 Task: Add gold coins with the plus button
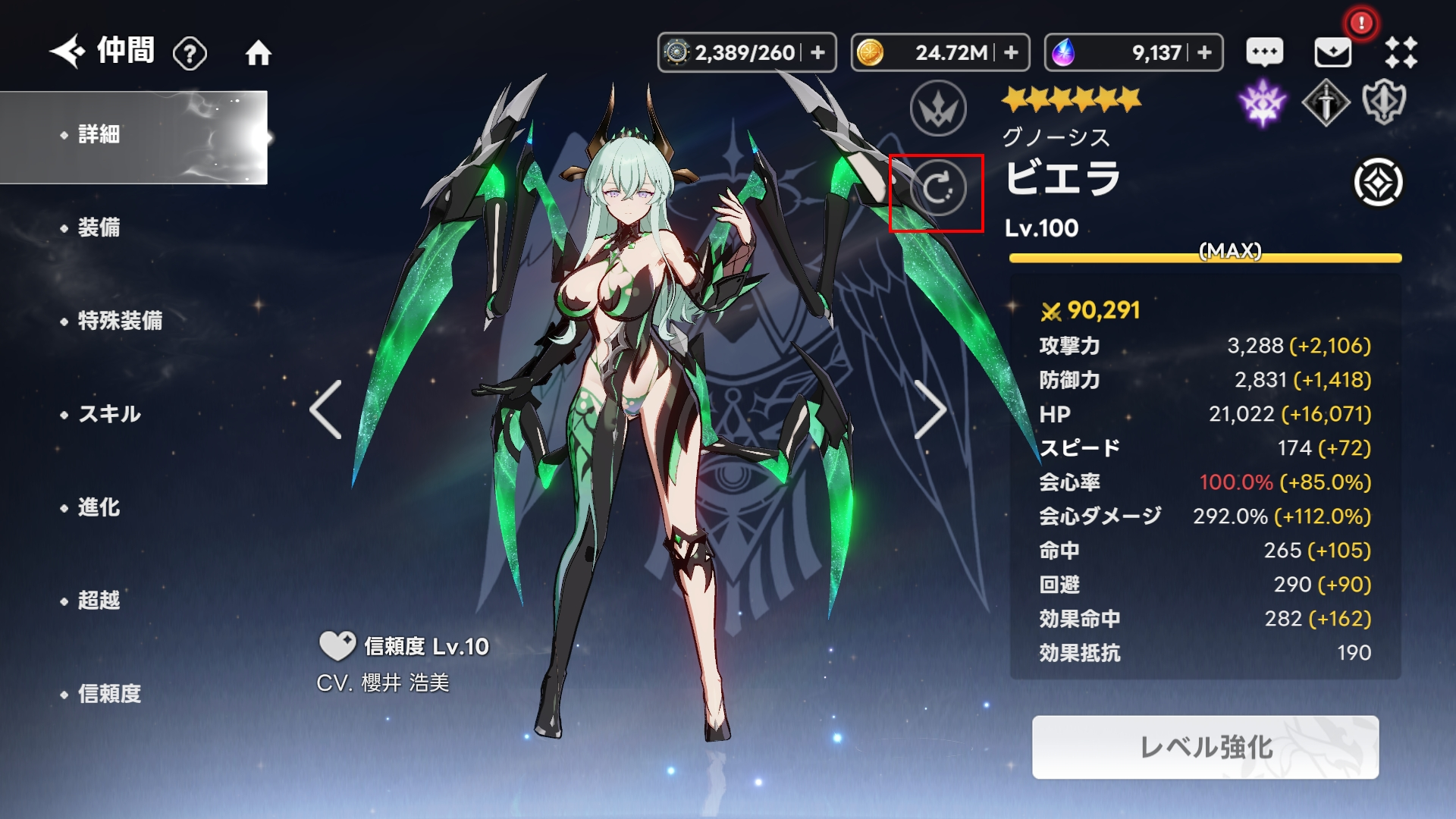tap(1011, 52)
